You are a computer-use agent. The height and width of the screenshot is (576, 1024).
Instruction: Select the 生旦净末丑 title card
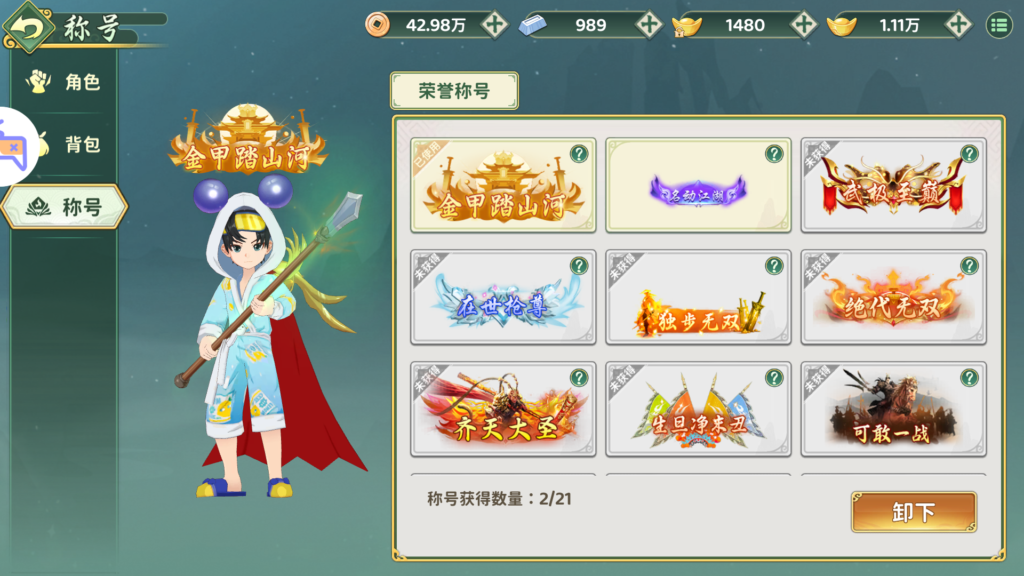tap(698, 409)
